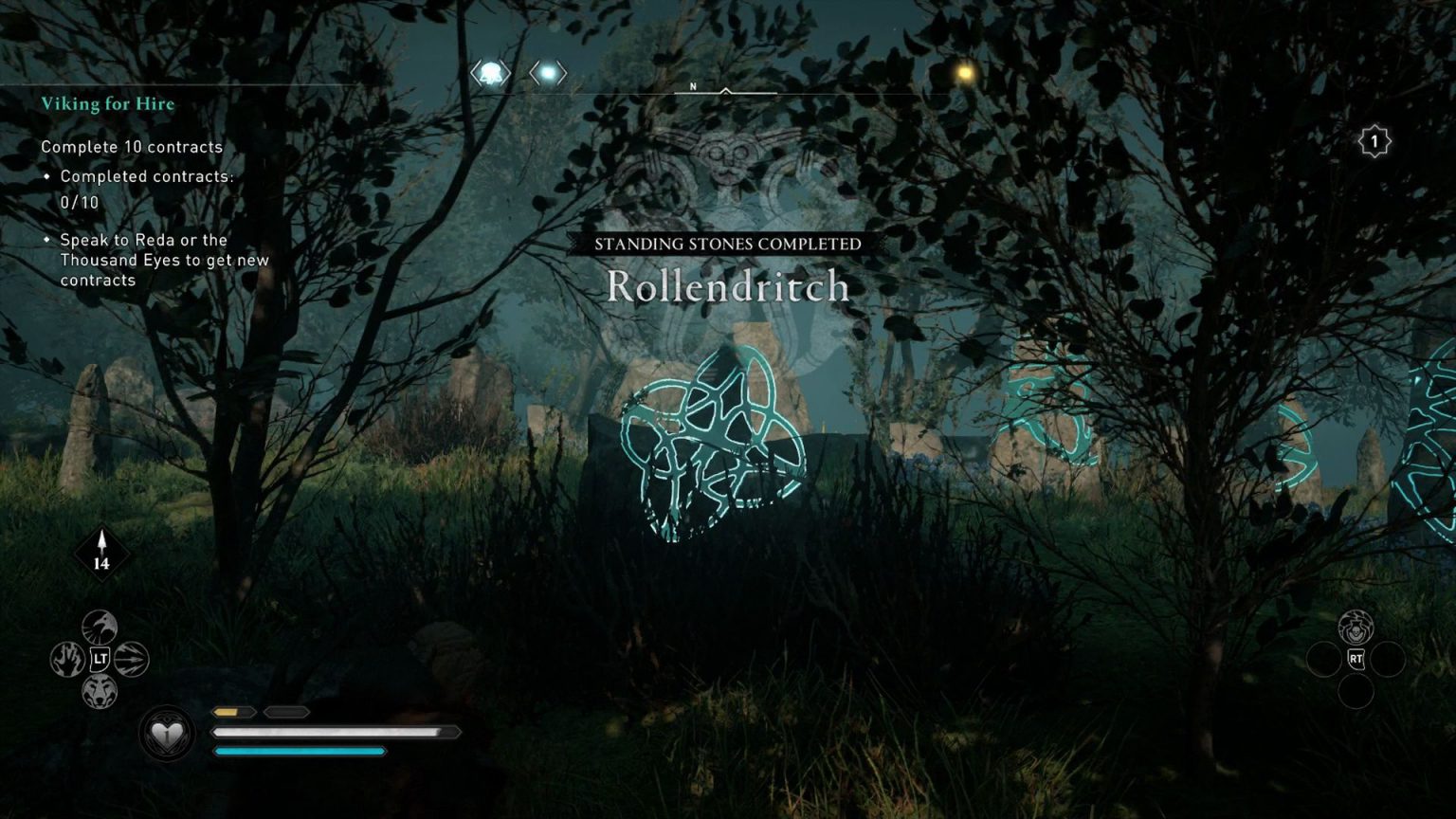The image size is (1456, 819).
Task: Click the arrow counter icon showing 14
Action: [x=100, y=550]
